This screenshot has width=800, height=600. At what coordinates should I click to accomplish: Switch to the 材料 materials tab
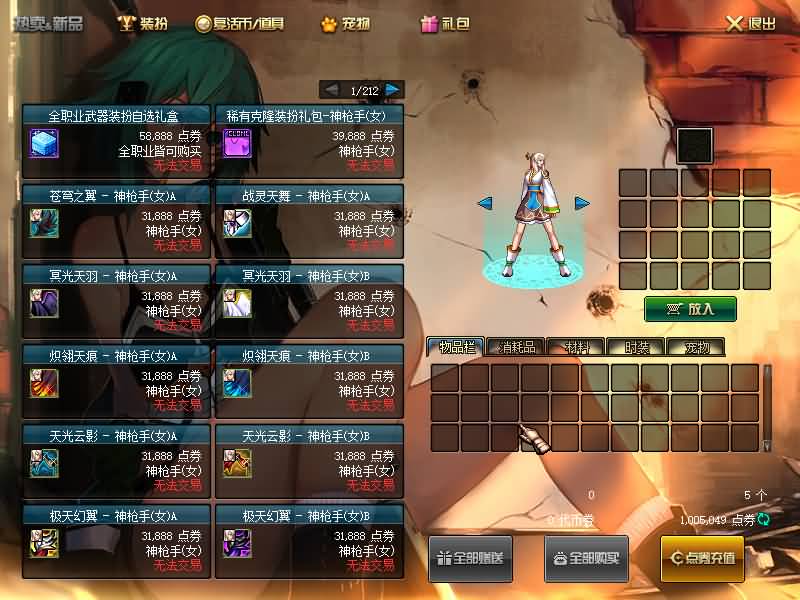(x=575, y=347)
